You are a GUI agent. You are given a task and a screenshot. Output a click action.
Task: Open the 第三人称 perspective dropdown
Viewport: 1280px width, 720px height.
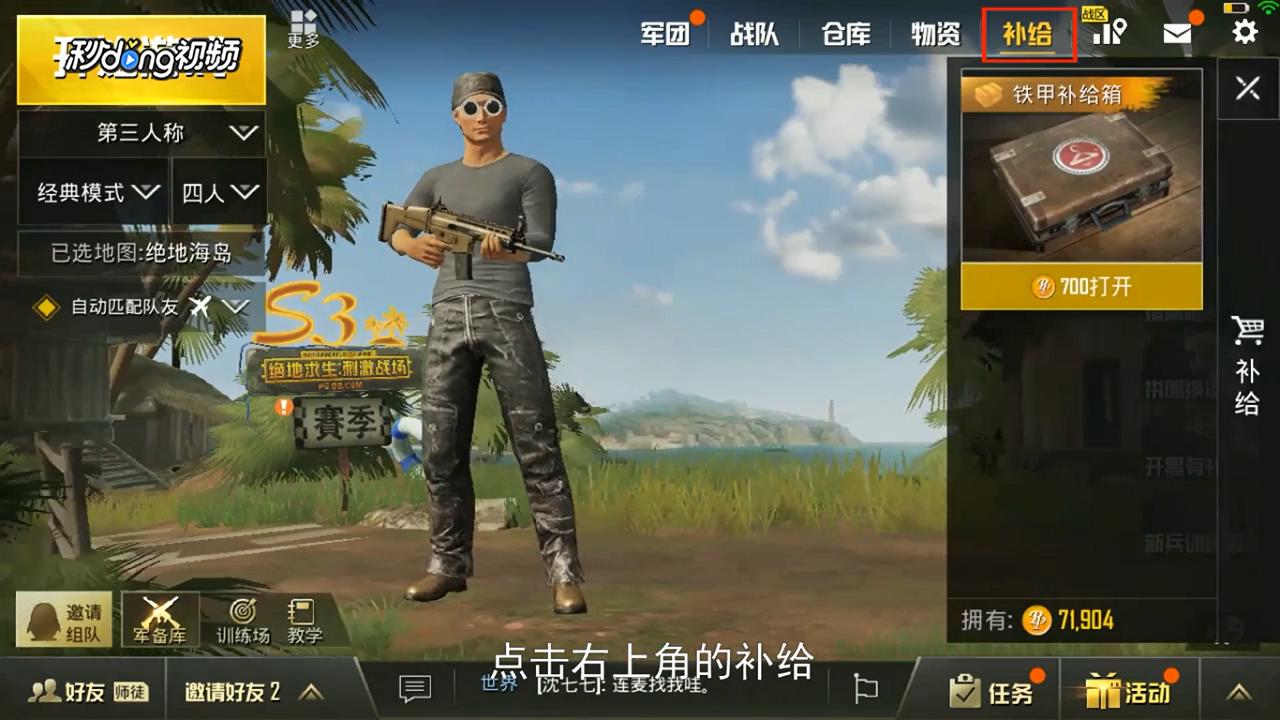coord(140,132)
